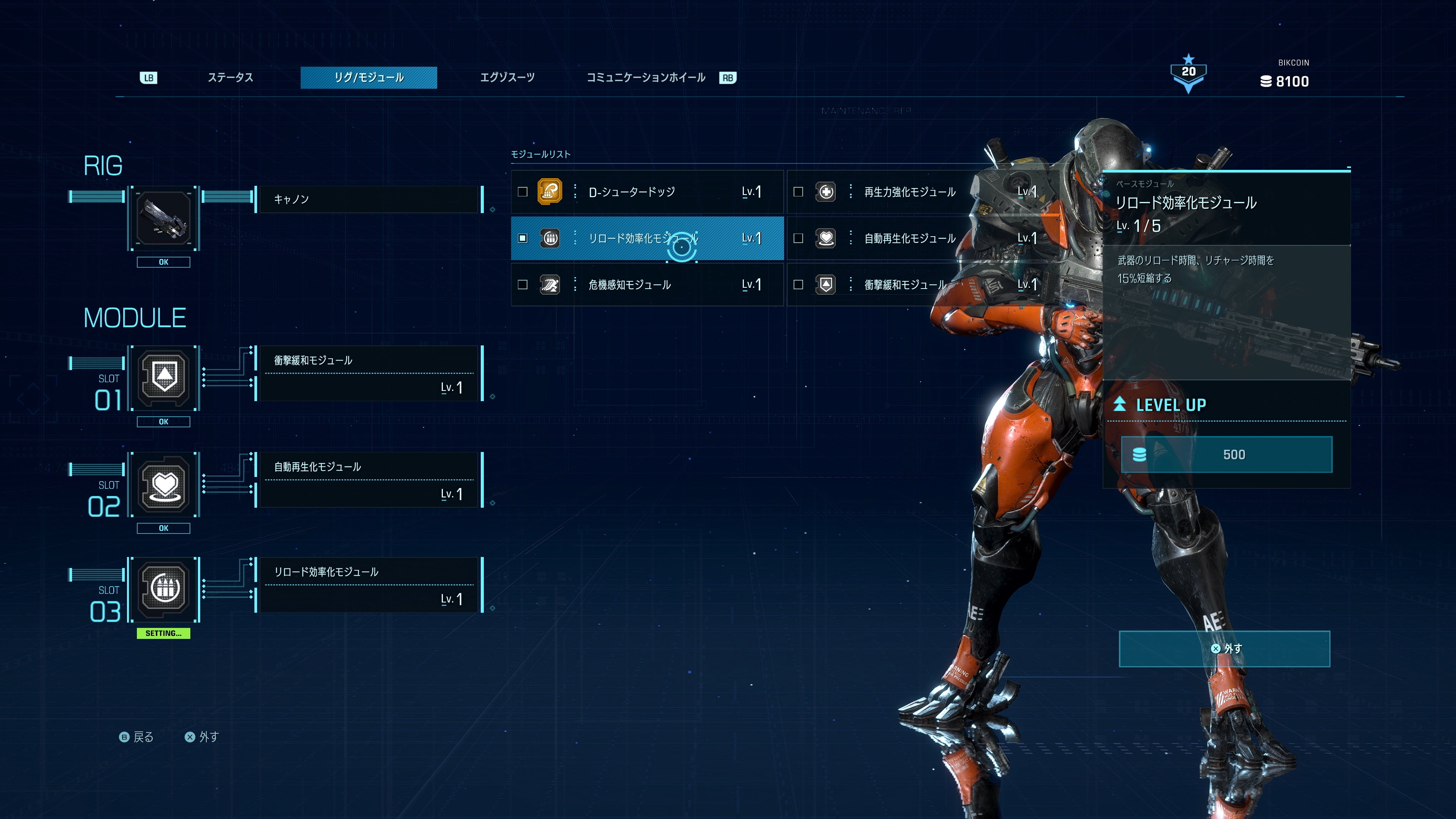Switch to the ステータス tab
The width and height of the screenshot is (1456, 819).
pos(230,77)
